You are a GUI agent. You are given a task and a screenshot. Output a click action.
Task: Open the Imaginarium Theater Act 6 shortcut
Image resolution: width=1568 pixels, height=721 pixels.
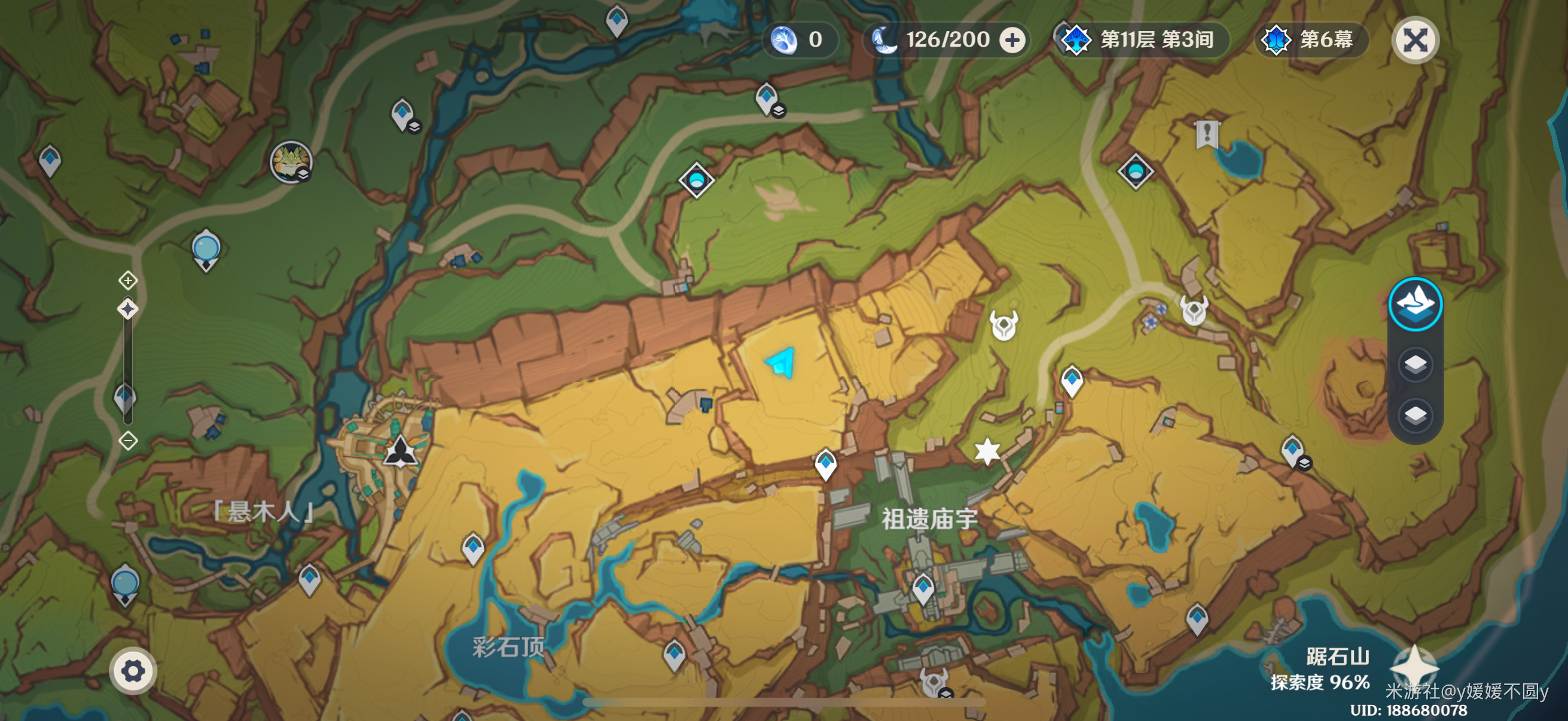[x=1311, y=40]
